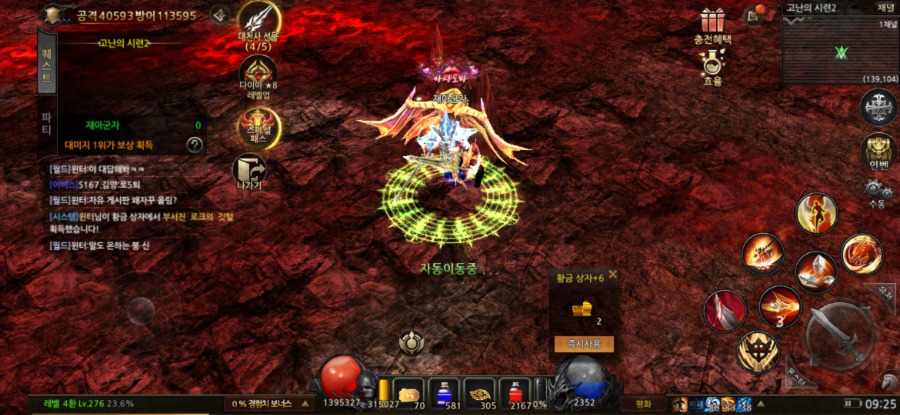The width and height of the screenshot is (900, 415).
Task: Click the damage reward question mark help
Action: pyautogui.click(x=195, y=145)
